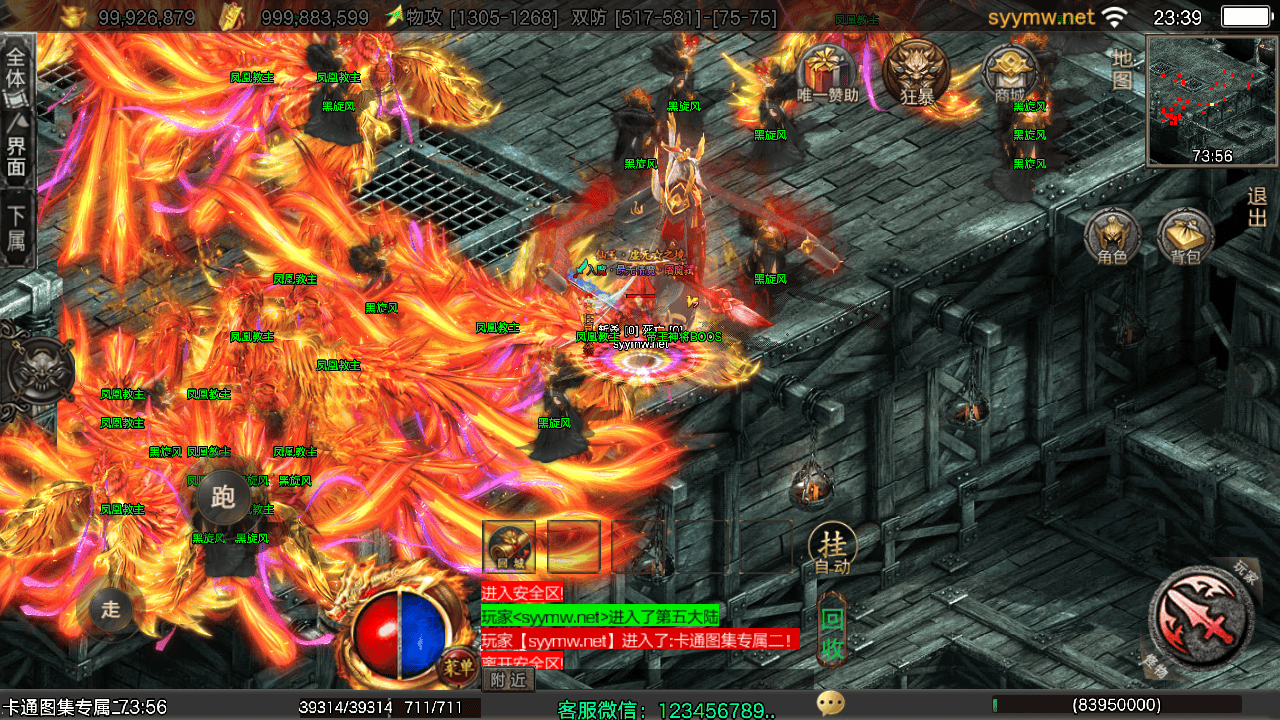Open the 背包 backpack

[1186, 239]
